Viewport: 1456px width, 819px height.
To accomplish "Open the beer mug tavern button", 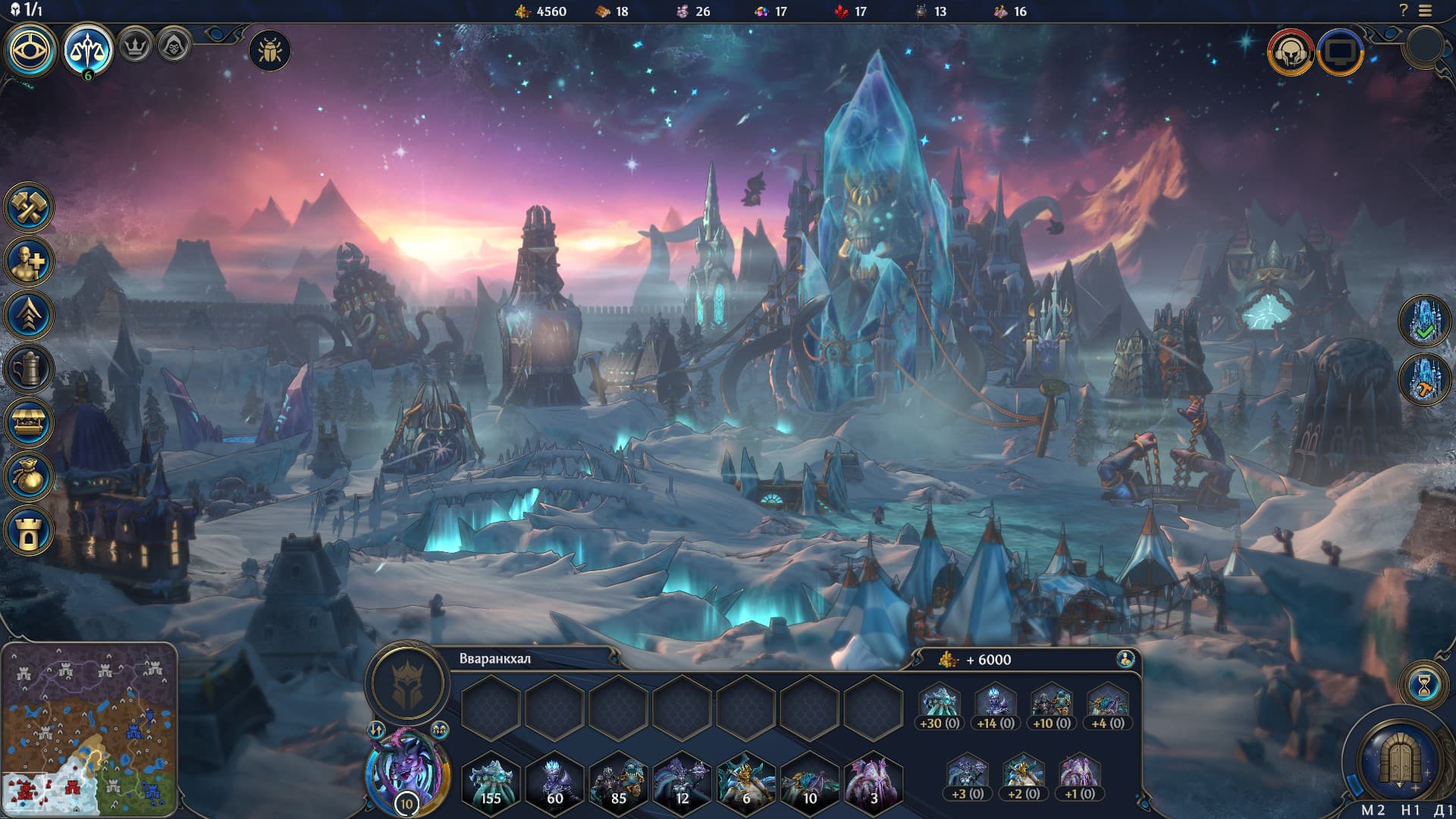I will click(29, 369).
